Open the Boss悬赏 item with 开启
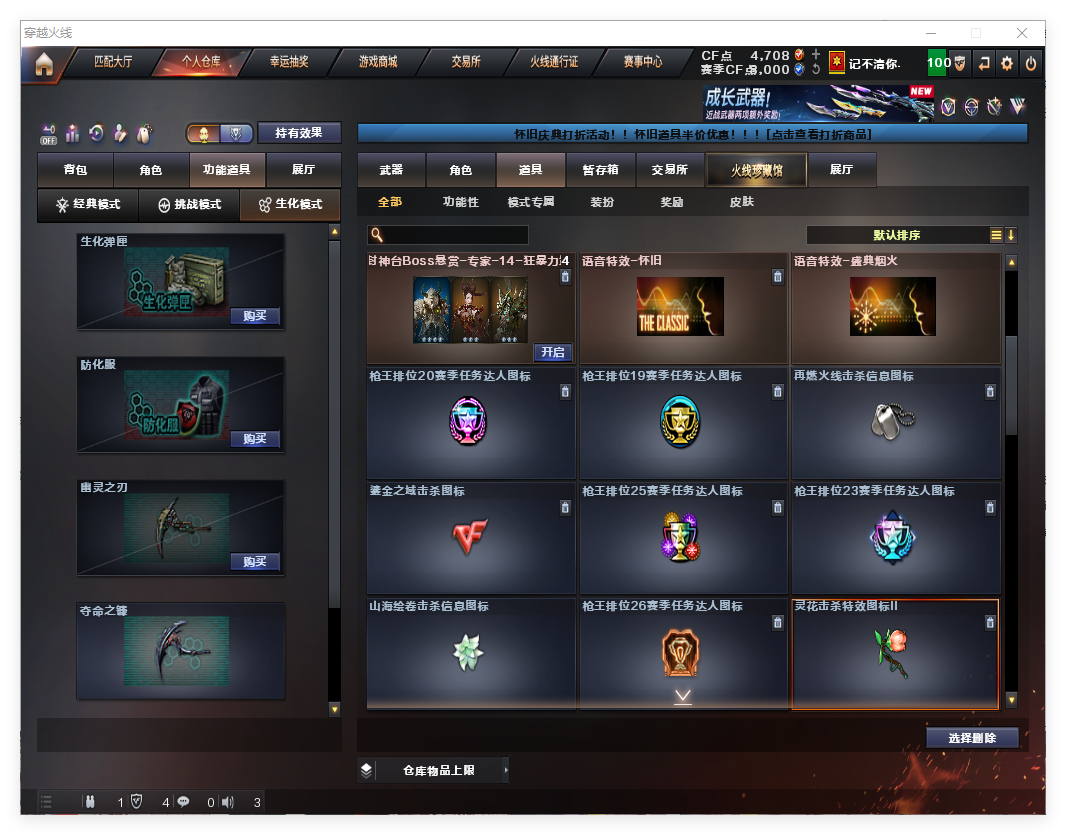Image resolution: width=1066 pixels, height=835 pixels. tap(552, 352)
